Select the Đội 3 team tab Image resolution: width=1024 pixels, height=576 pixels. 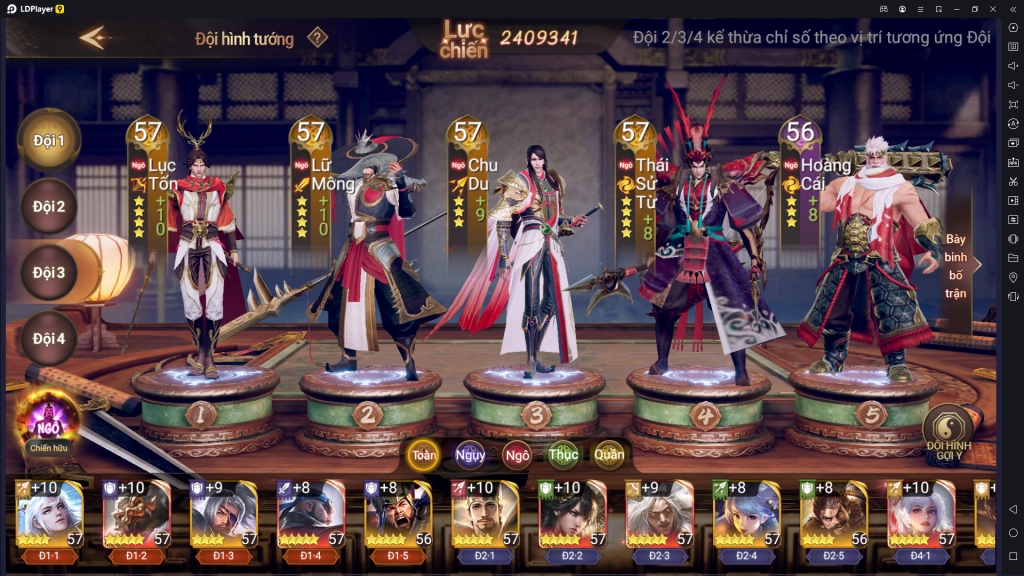click(48, 272)
